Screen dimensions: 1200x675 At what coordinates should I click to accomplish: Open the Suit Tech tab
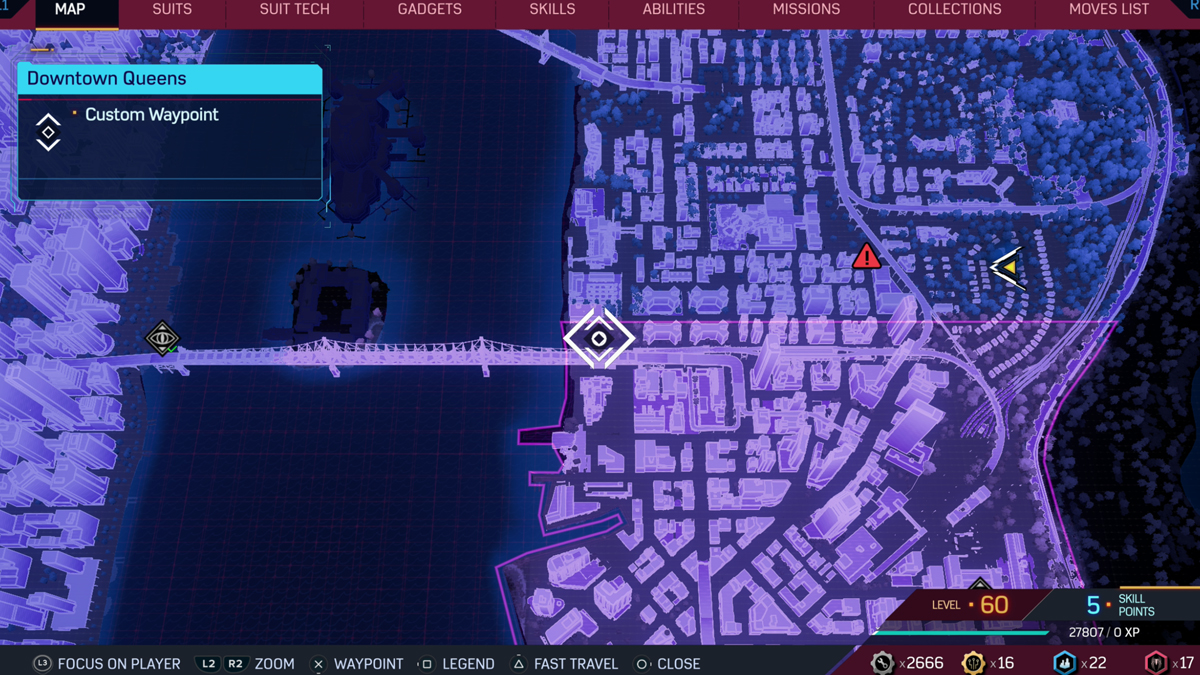click(294, 10)
